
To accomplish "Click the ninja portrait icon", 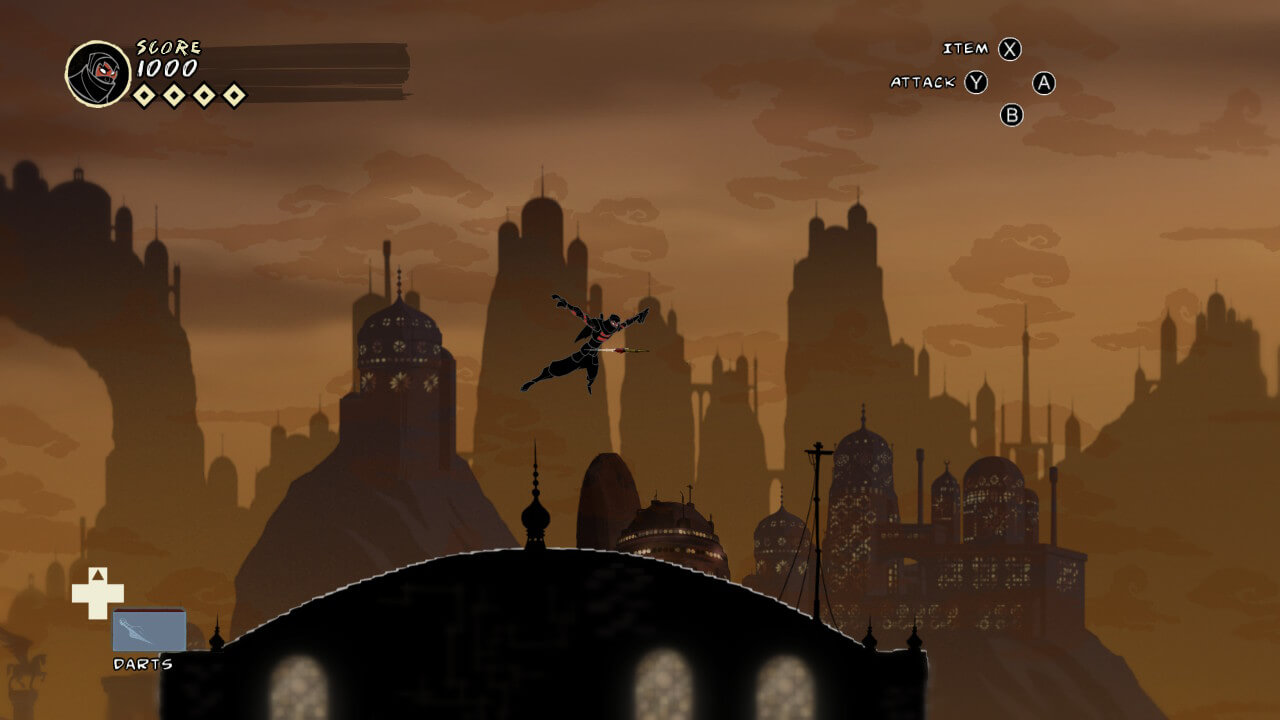I will point(98,74).
